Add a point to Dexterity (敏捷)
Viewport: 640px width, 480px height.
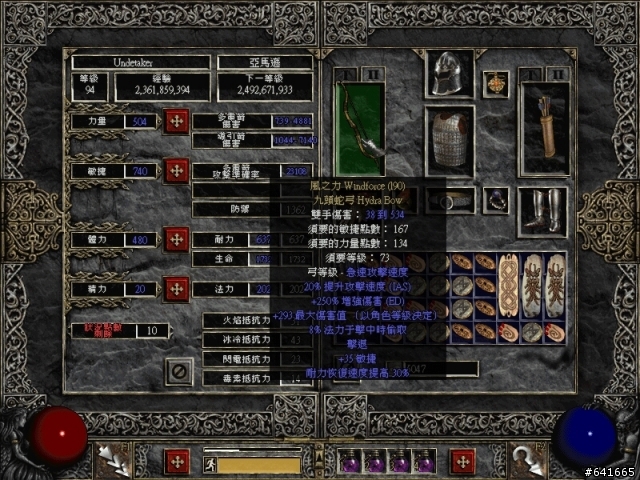[177, 170]
